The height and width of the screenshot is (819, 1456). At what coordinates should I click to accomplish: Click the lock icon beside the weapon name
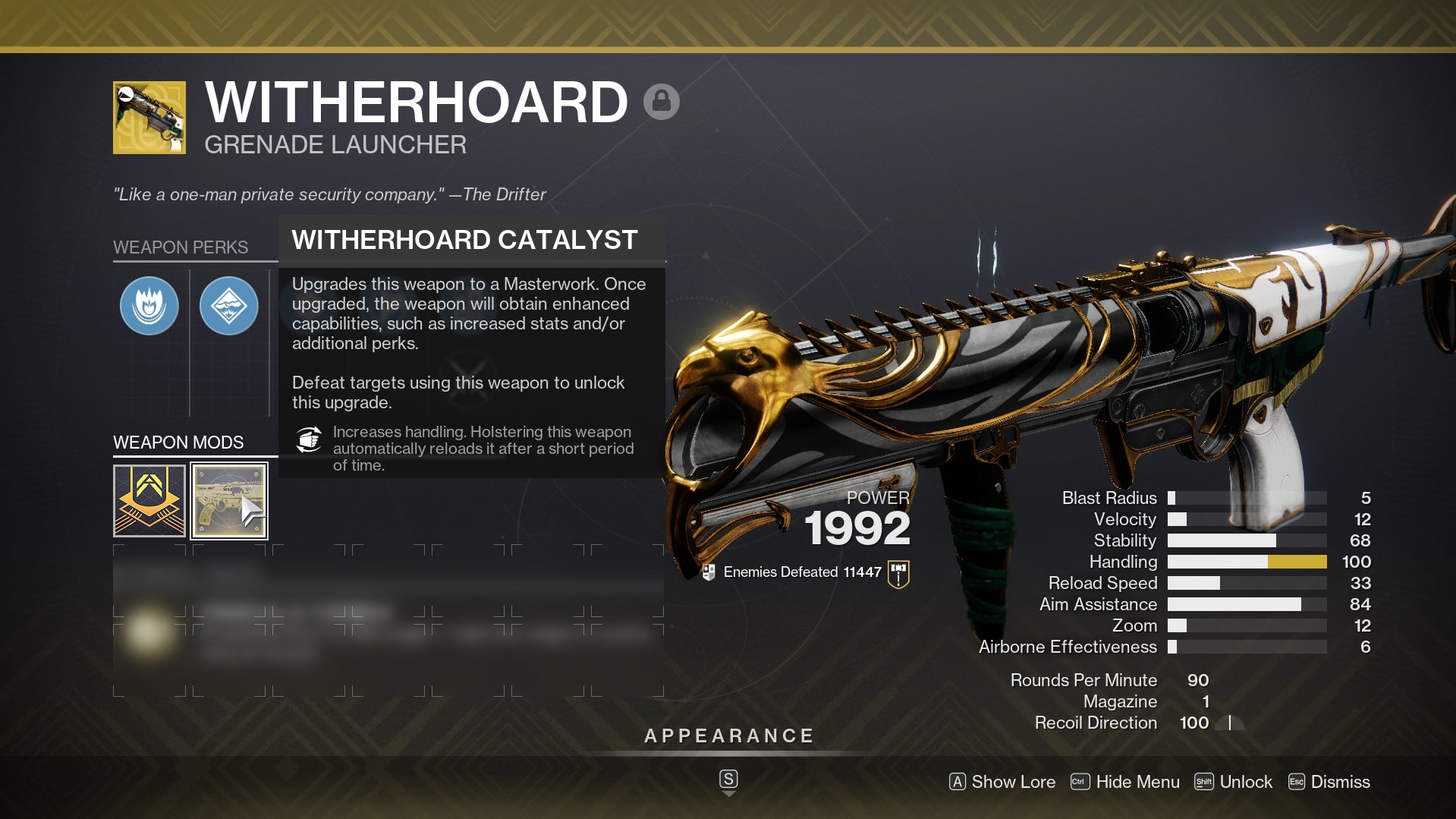(661, 102)
